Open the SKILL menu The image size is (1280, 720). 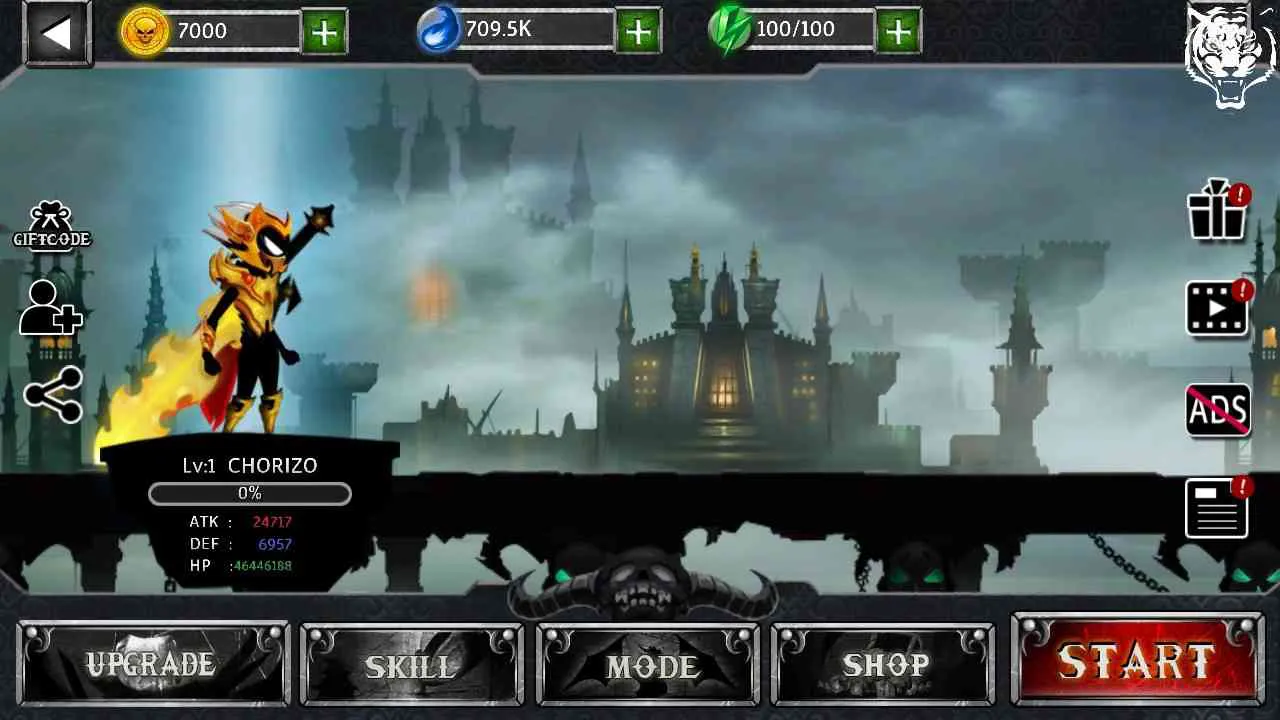click(410, 662)
